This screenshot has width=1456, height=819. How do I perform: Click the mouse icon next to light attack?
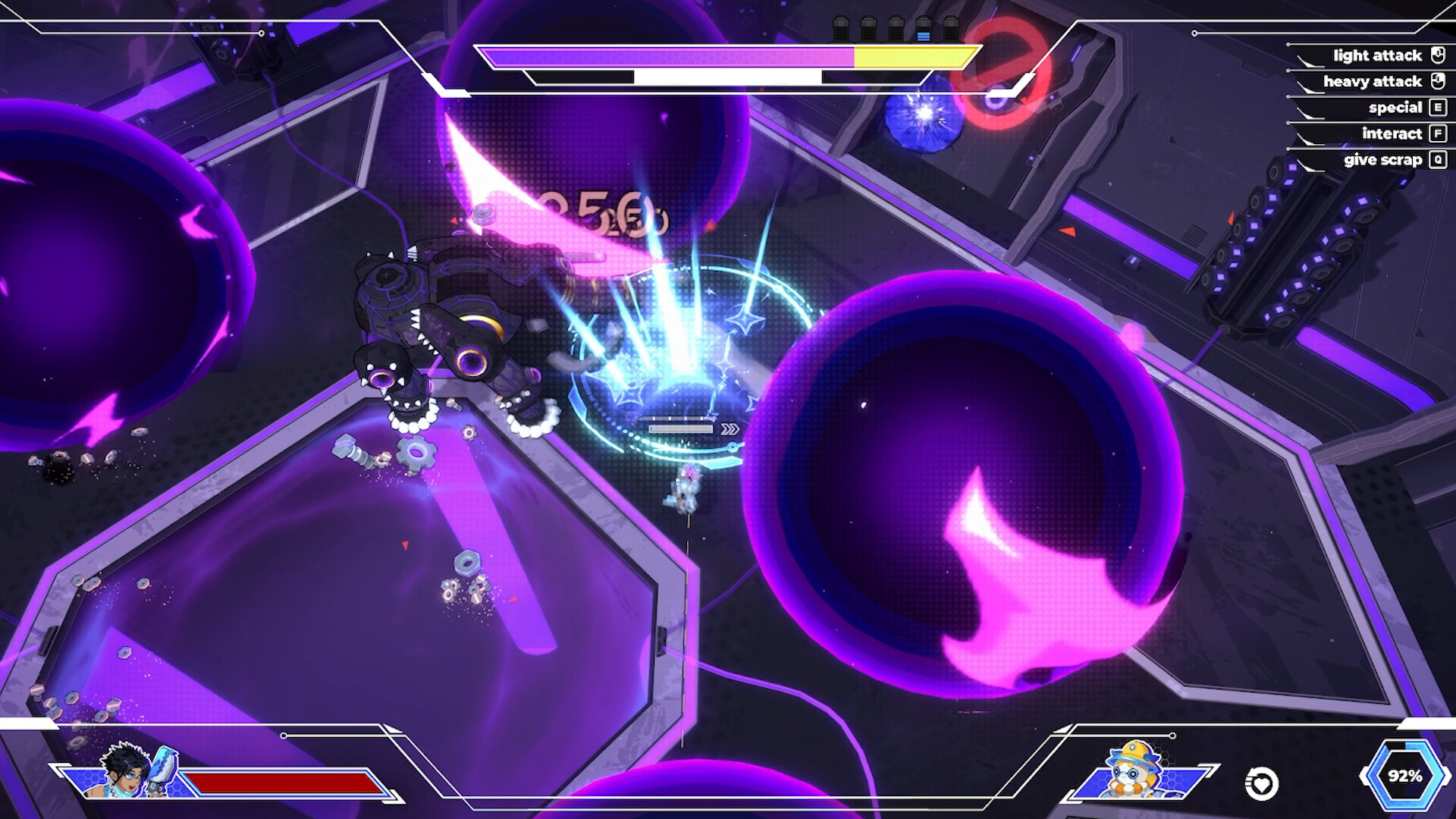point(1437,55)
